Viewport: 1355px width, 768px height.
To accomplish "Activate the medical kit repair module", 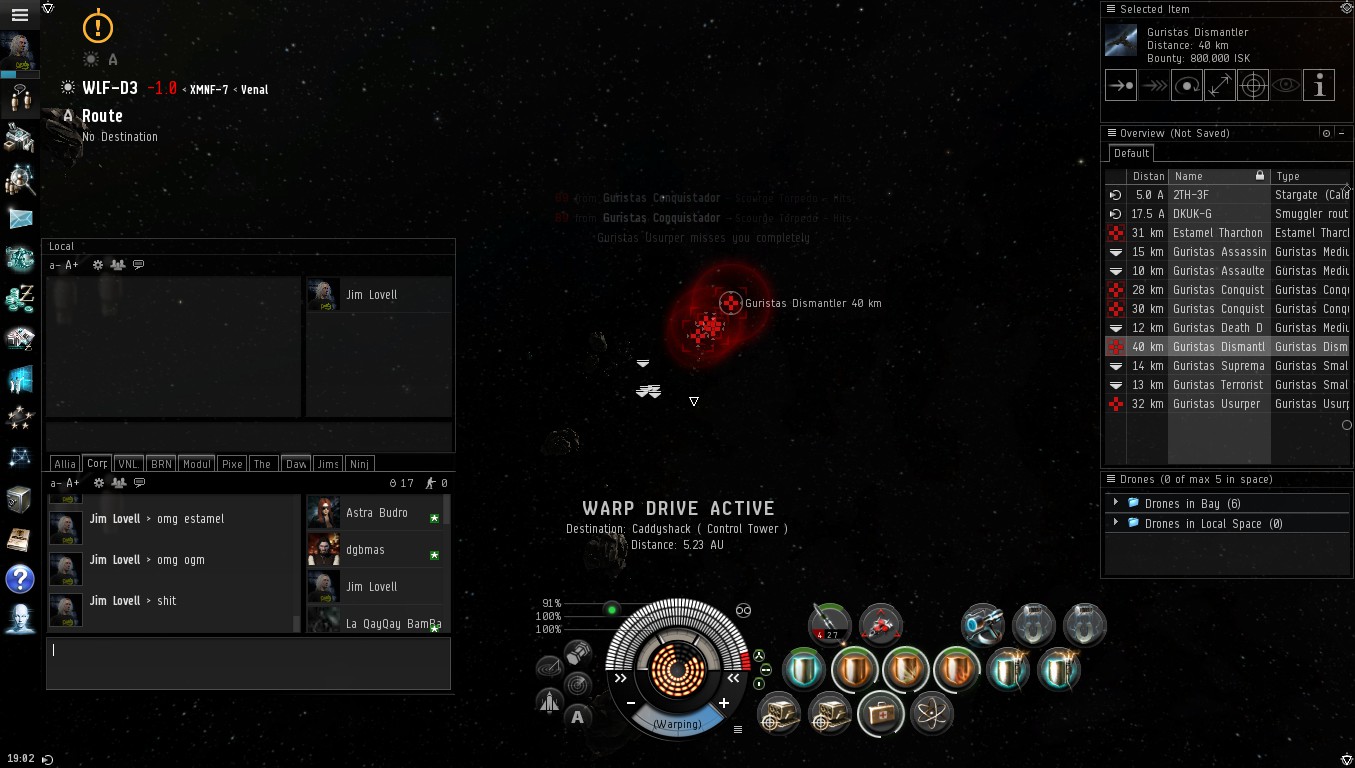I will [880, 713].
